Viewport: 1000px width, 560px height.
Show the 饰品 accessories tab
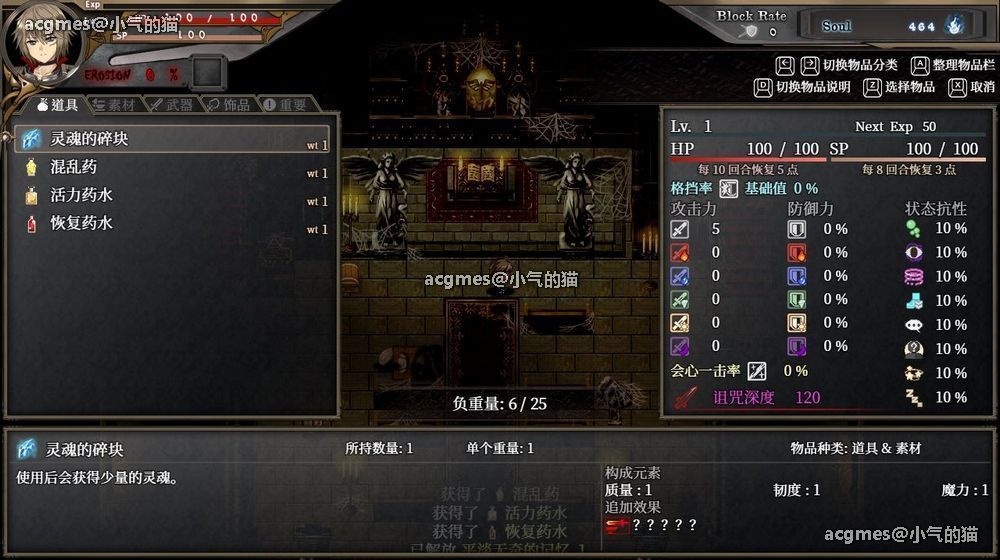point(229,104)
